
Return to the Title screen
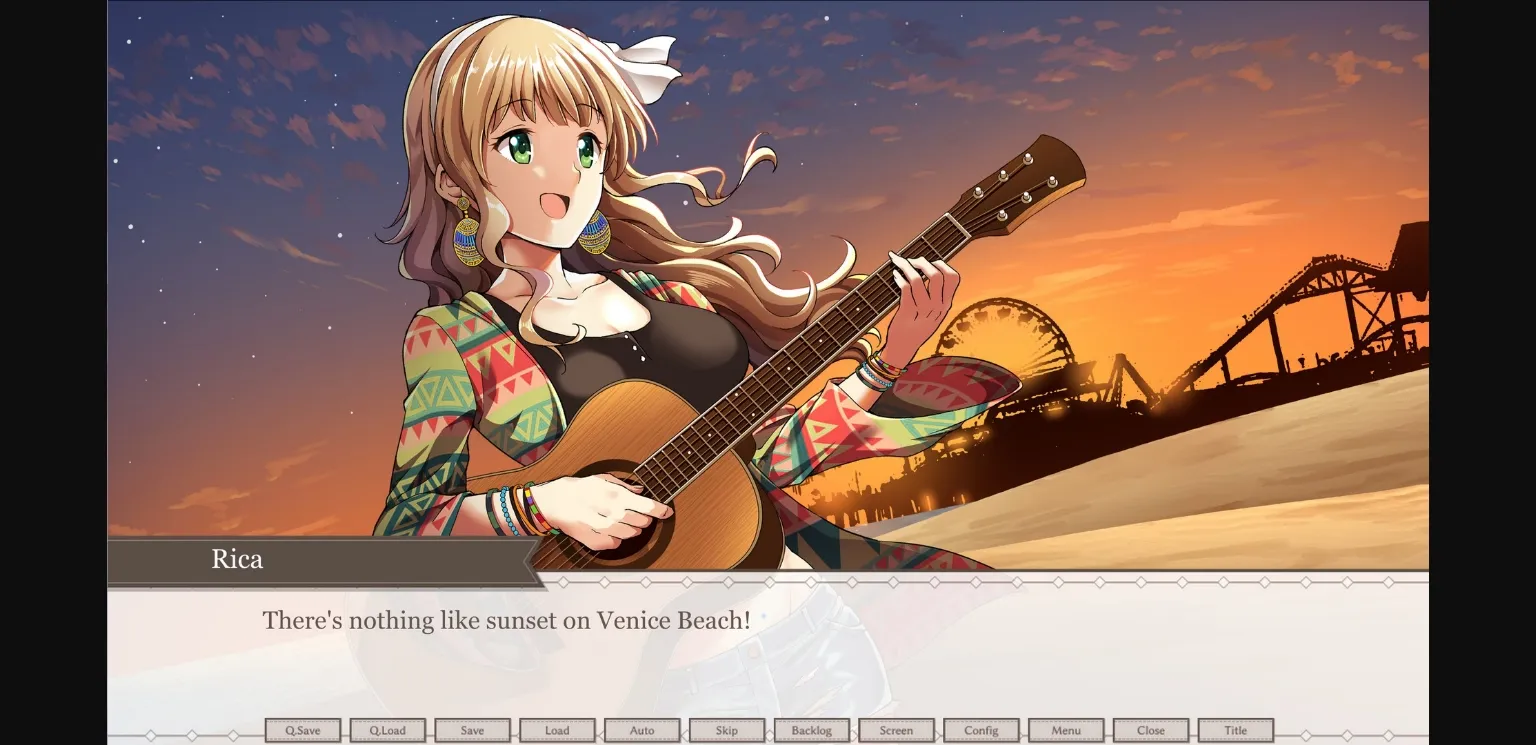(1235, 730)
